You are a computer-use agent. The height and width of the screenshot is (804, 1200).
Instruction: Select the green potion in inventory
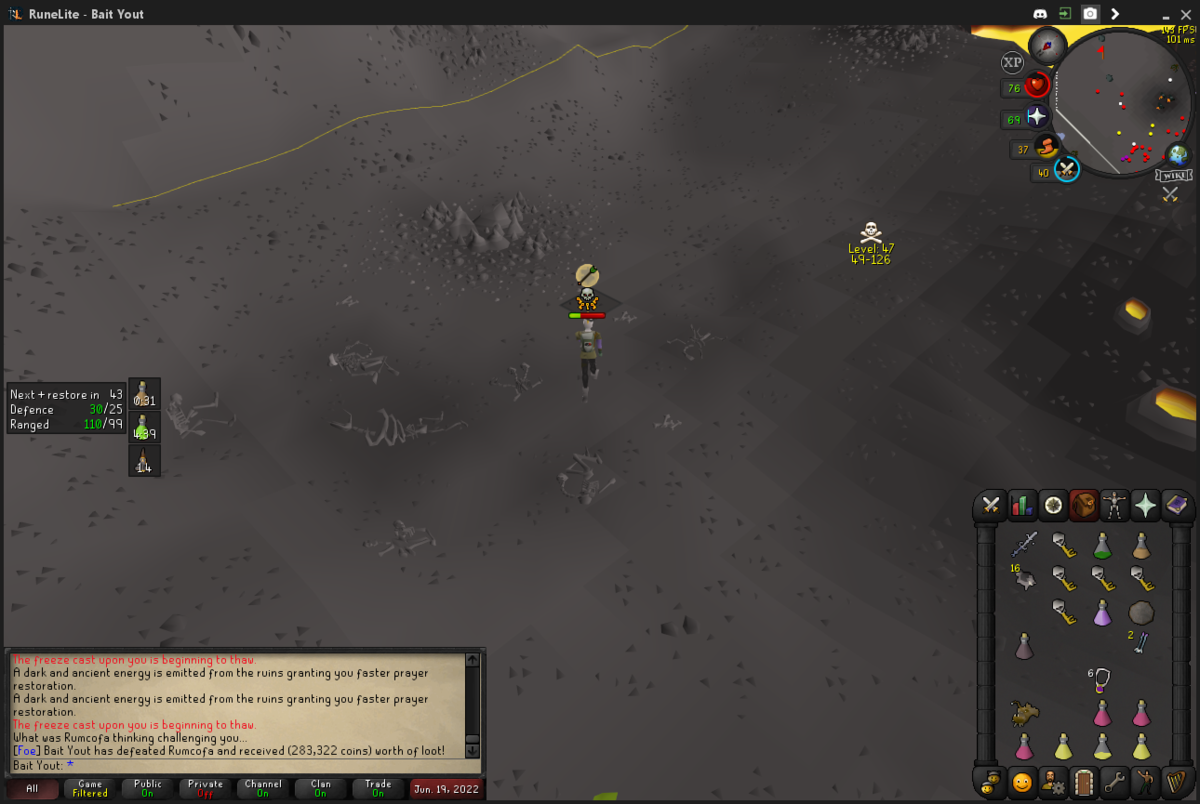point(1102,545)
